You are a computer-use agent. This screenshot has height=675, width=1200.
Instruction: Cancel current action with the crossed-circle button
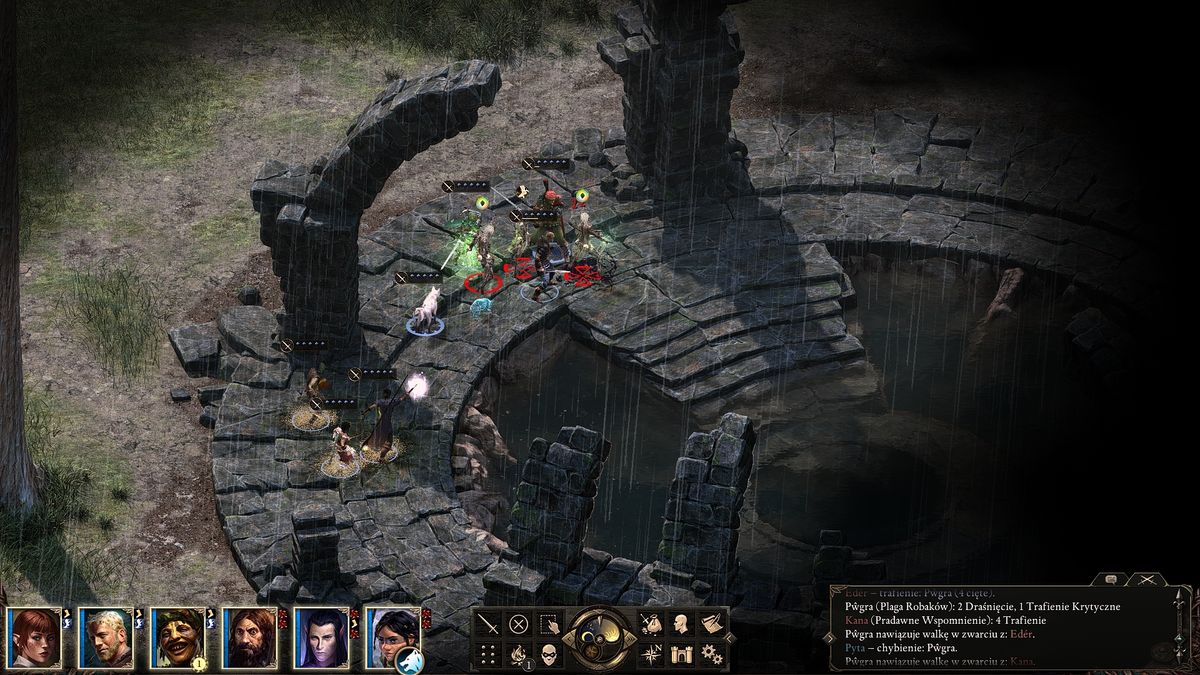[x=518, y=624]
